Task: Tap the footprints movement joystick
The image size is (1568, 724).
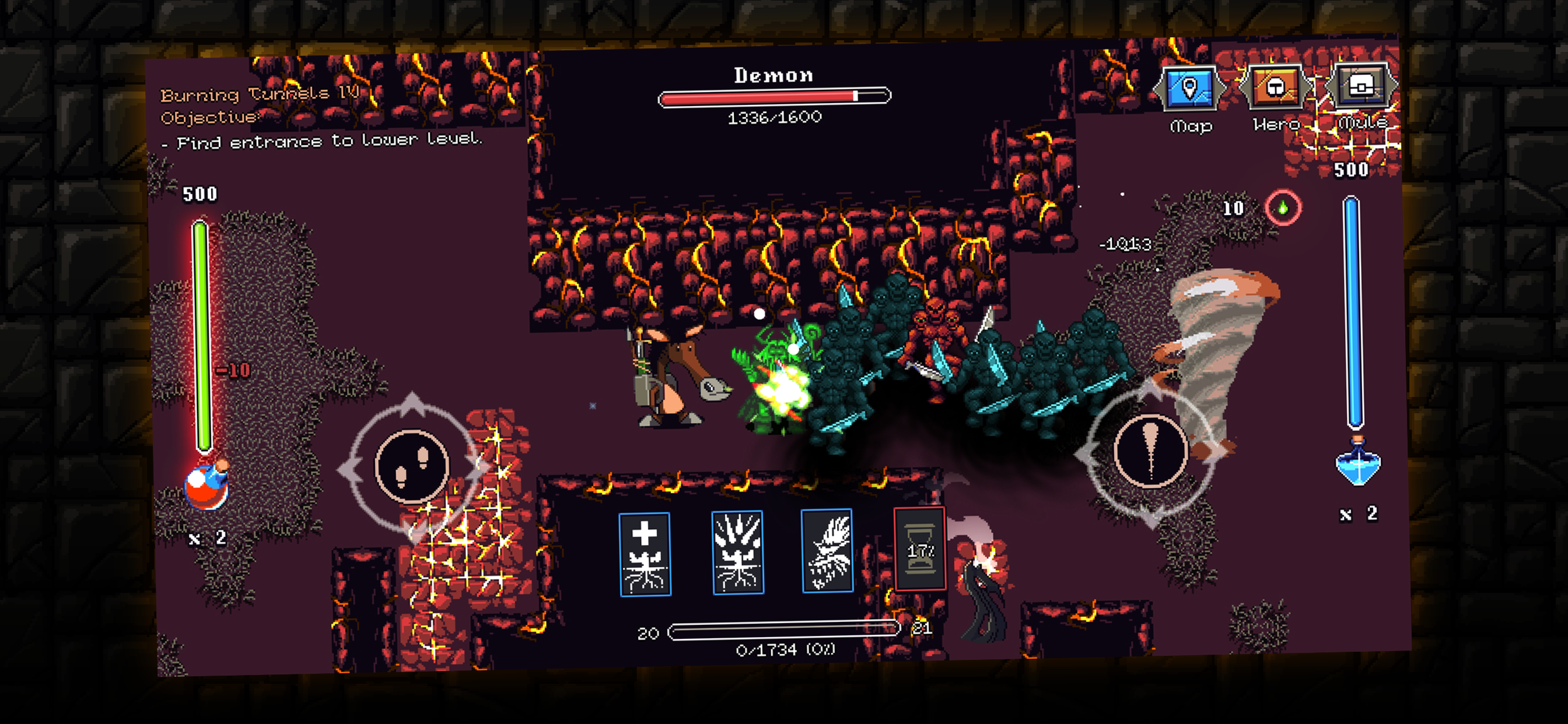Action: 412,467
